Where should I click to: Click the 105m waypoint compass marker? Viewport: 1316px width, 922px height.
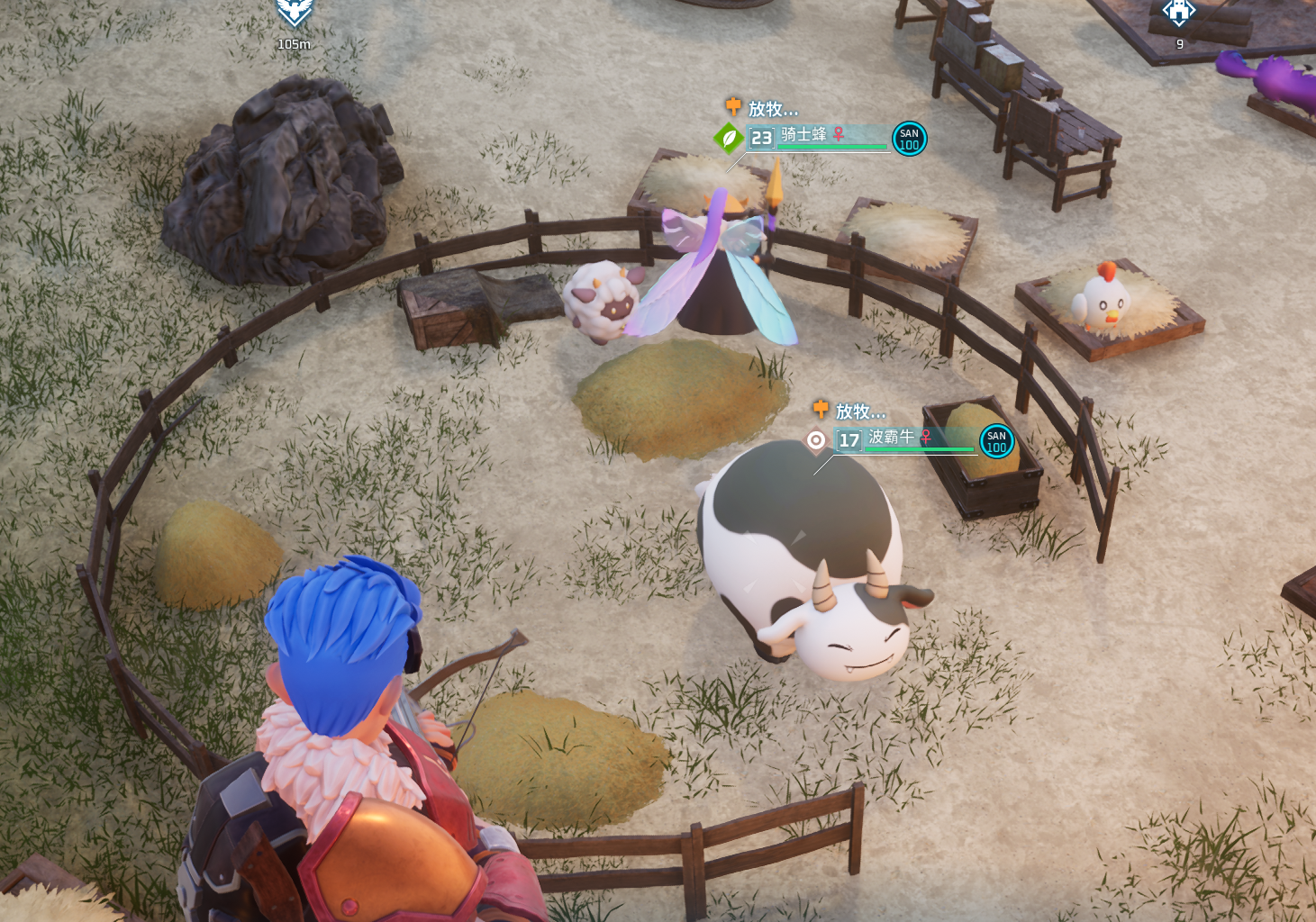pyautogui.click(x=294, y=13)
